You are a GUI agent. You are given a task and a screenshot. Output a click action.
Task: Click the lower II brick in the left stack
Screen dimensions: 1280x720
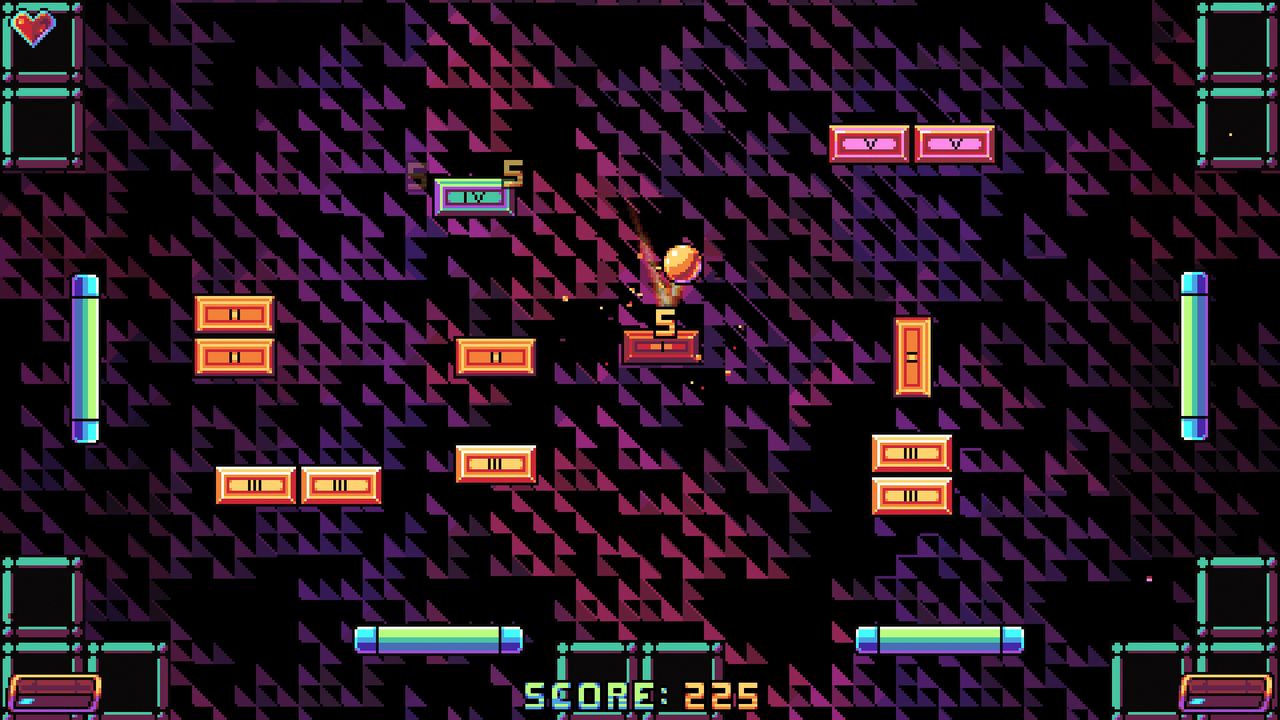234,355
